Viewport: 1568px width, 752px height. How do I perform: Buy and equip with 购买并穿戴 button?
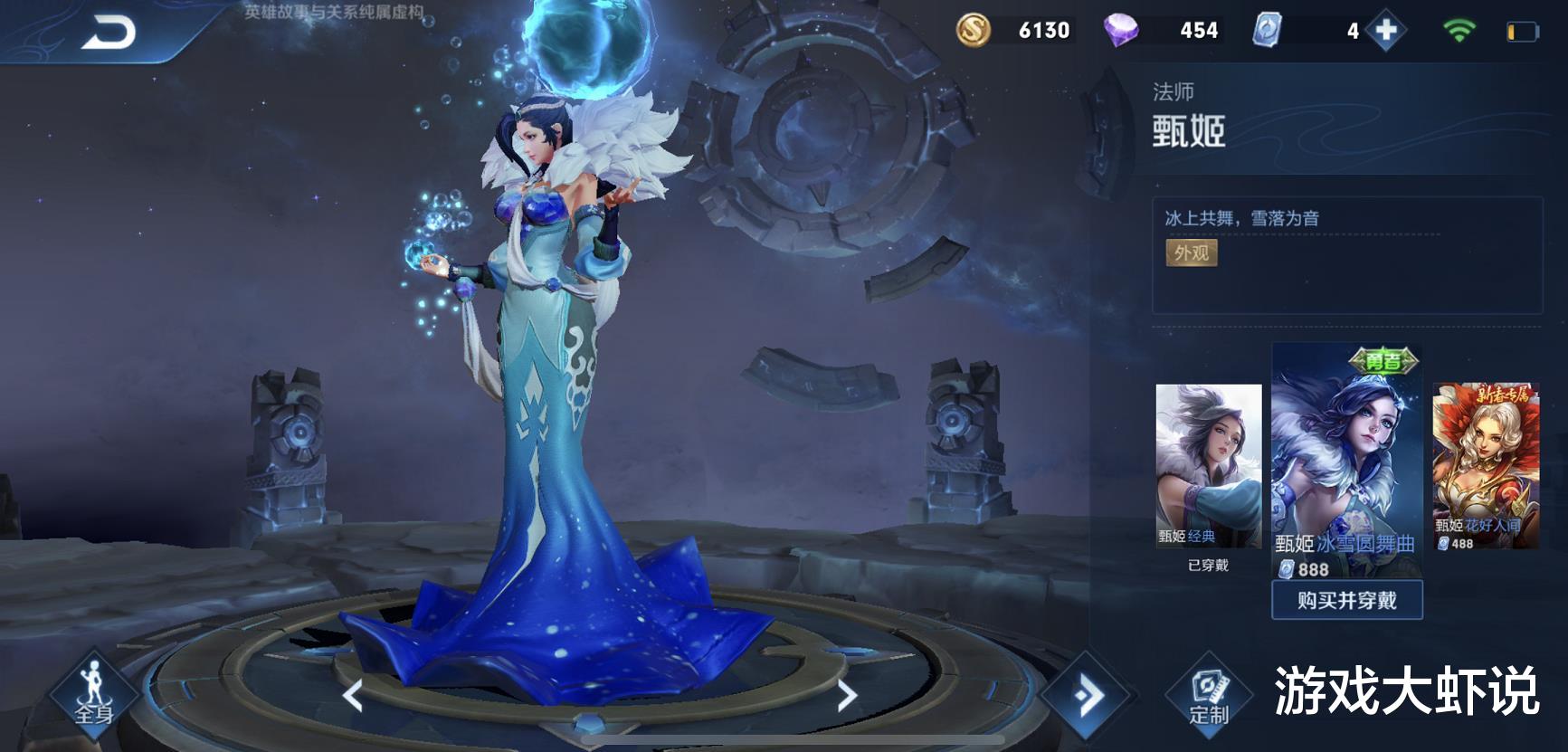1346,600
